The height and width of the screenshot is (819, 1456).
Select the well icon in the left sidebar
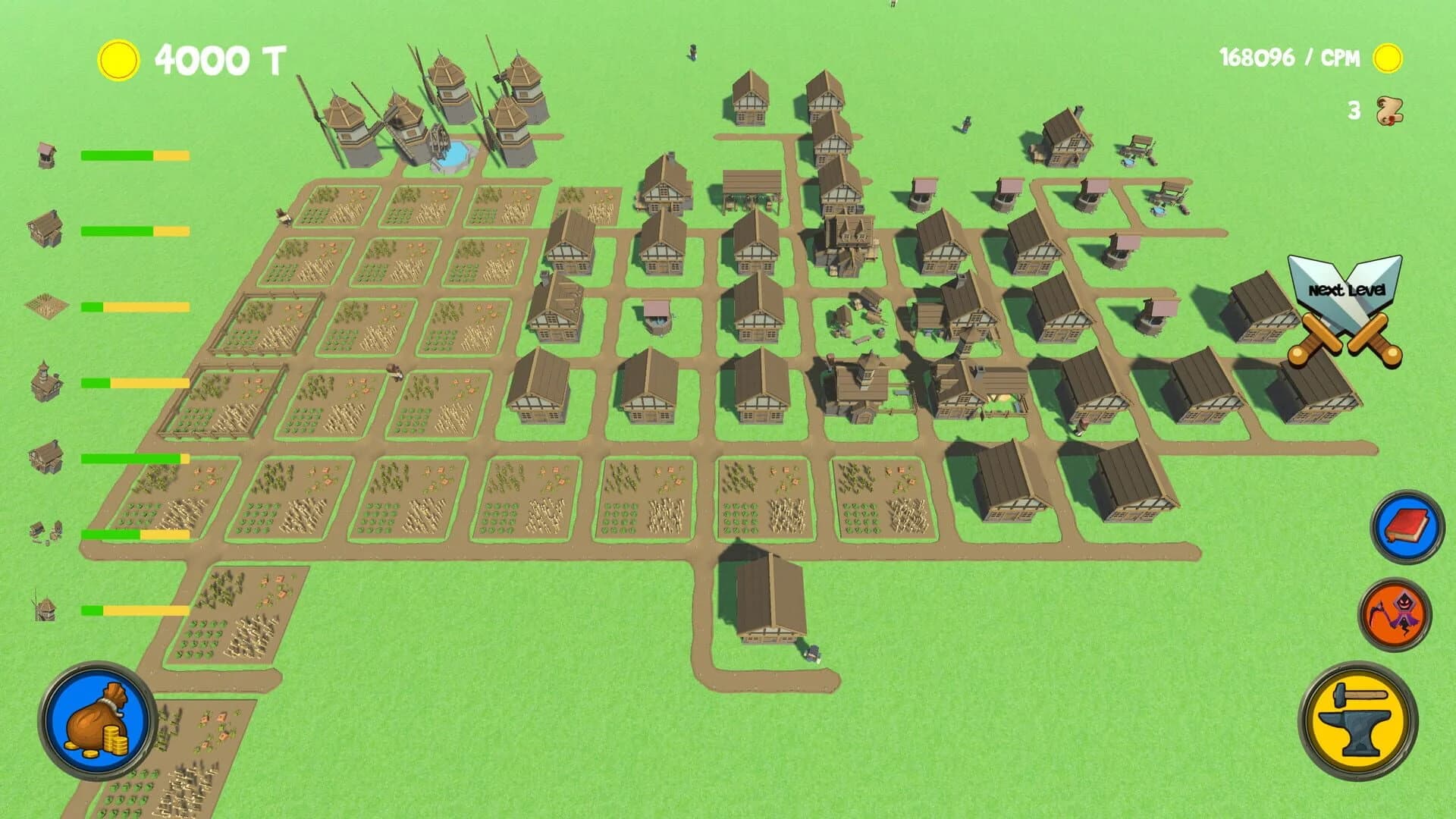click(x=45, y=154)
